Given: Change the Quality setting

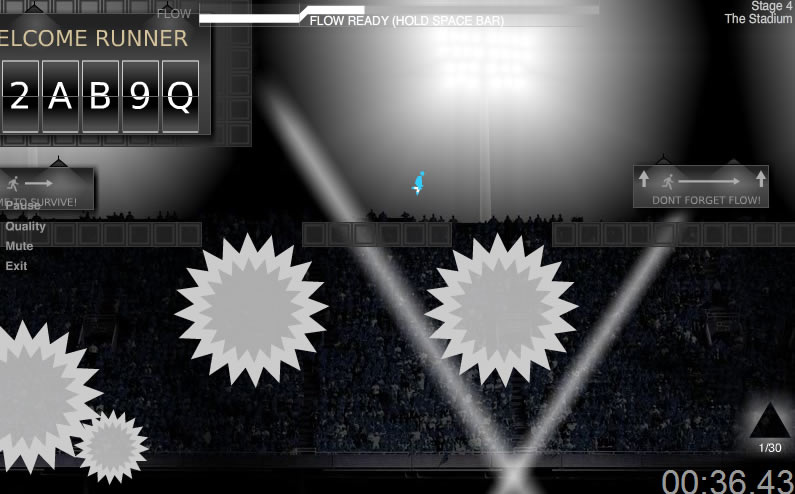Looking at the screenshot, I should pos(25,226).
